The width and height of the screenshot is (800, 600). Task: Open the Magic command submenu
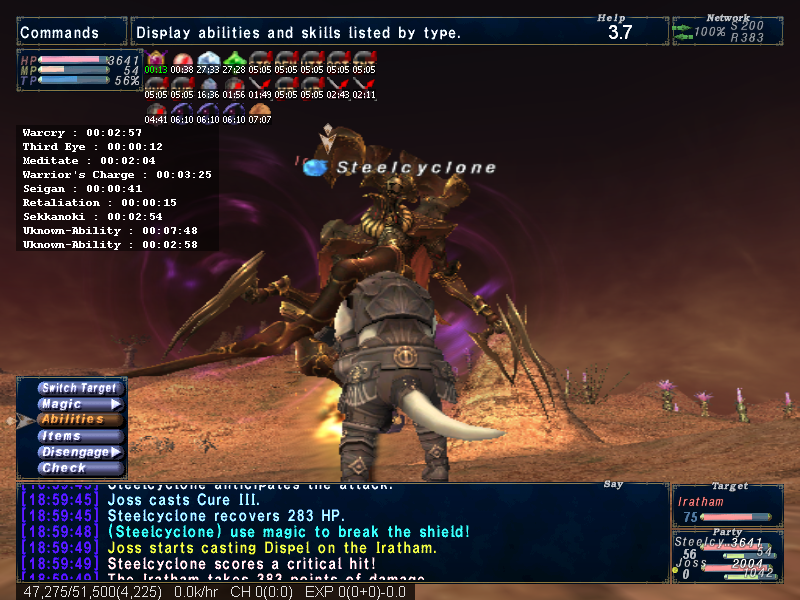80,404
